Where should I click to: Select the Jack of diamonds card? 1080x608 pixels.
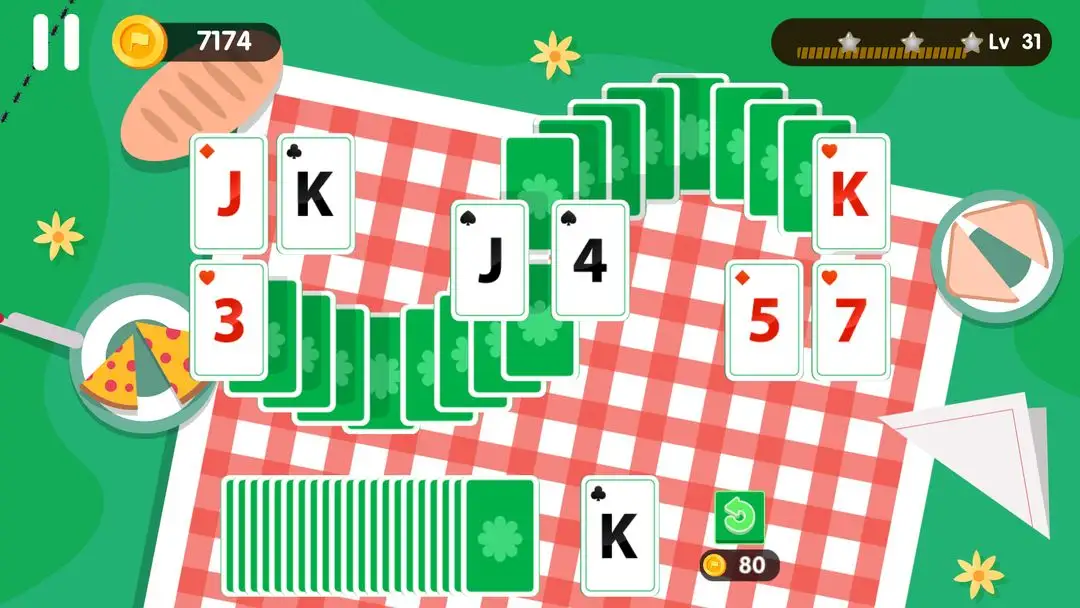229,194
